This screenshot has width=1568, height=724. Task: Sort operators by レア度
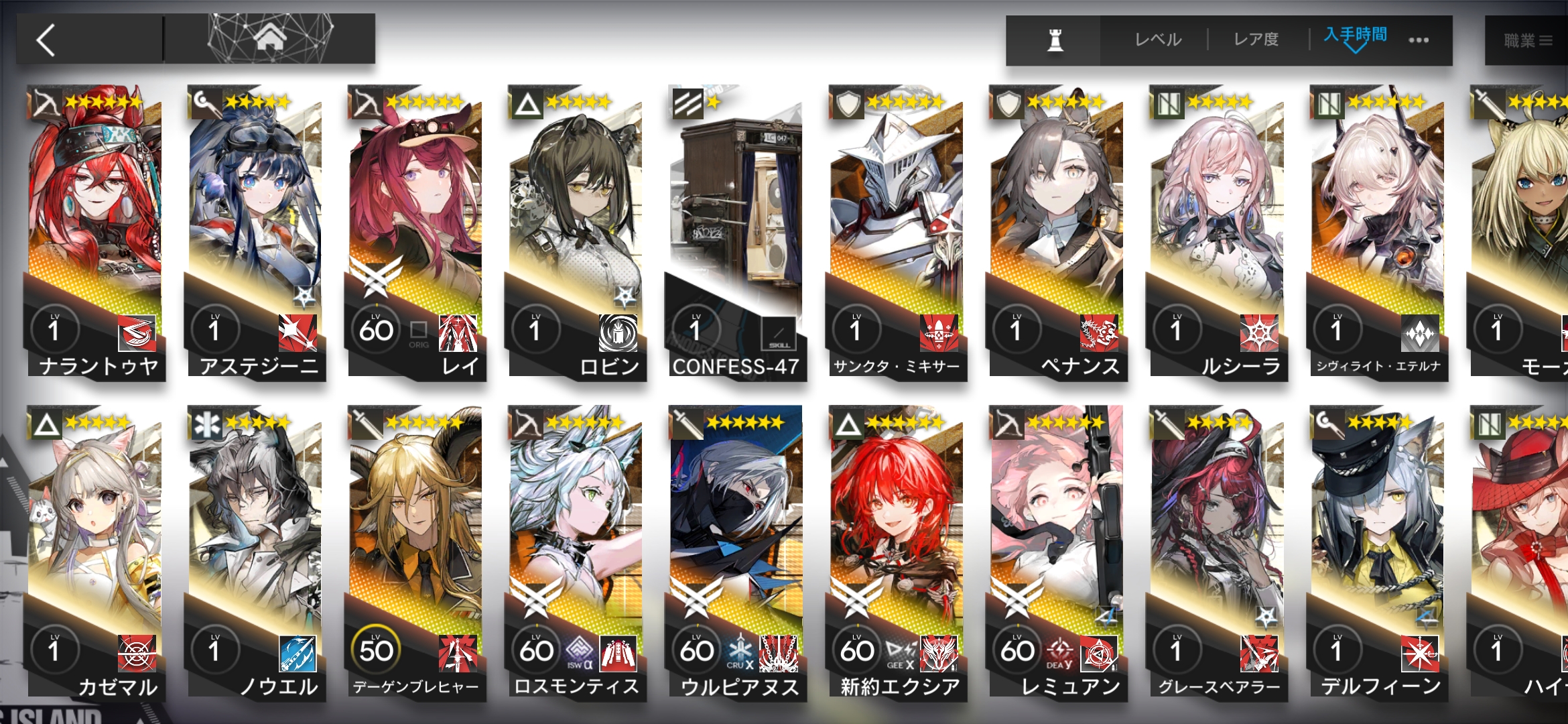click(x=1256, y=40)
